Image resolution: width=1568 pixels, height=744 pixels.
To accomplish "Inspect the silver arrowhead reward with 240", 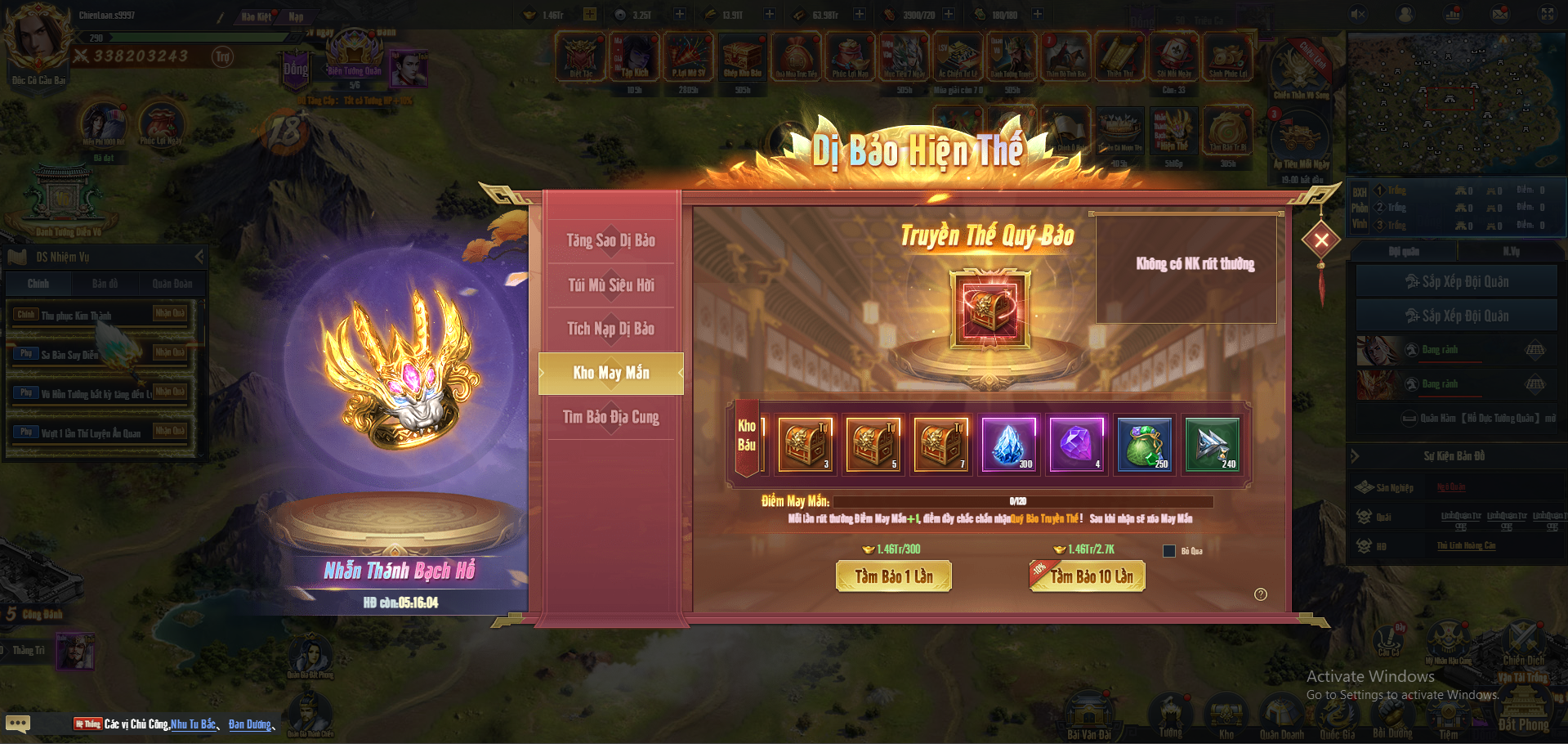I will click(1212, 444).
